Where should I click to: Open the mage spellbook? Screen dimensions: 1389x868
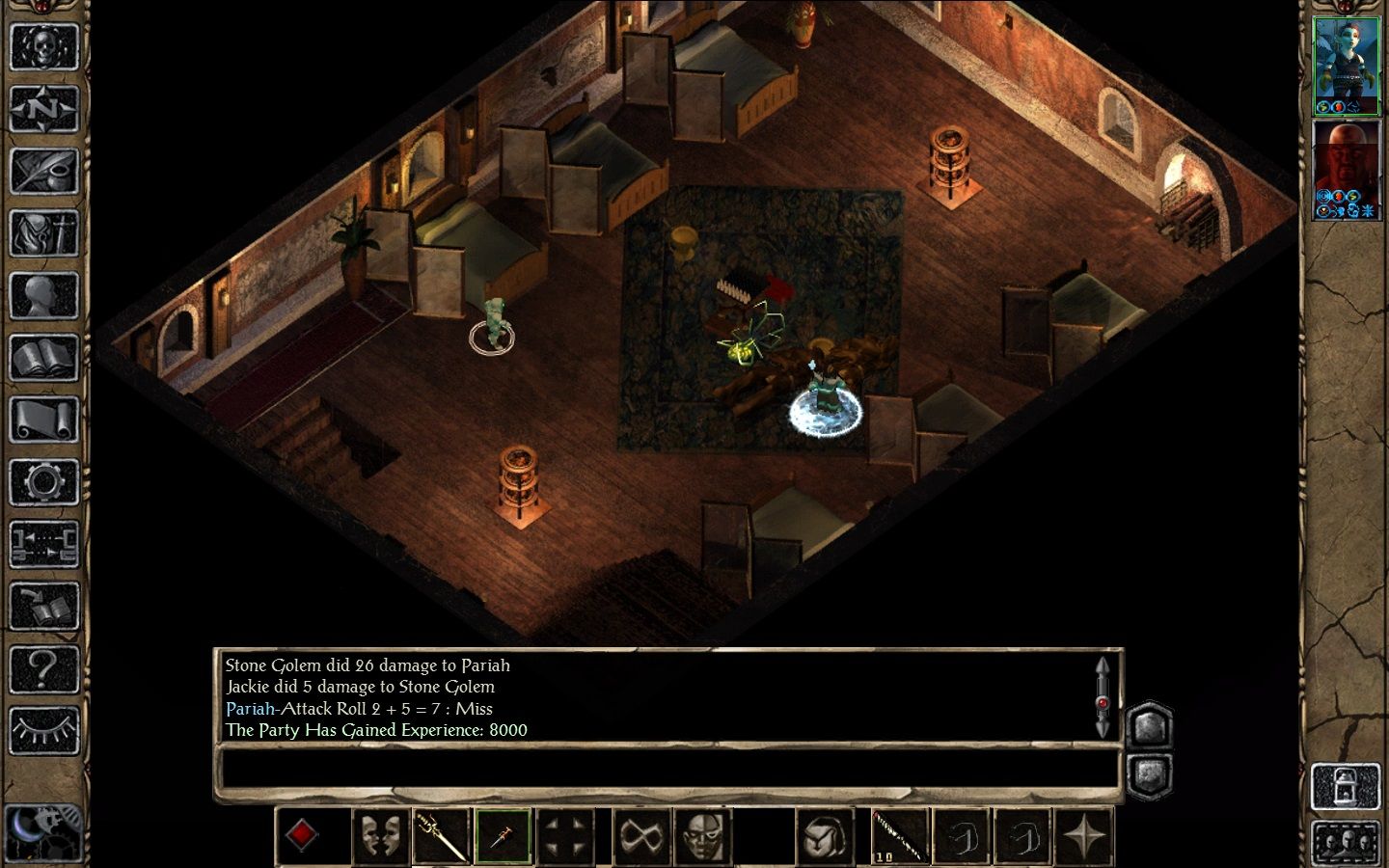[43, 358]
